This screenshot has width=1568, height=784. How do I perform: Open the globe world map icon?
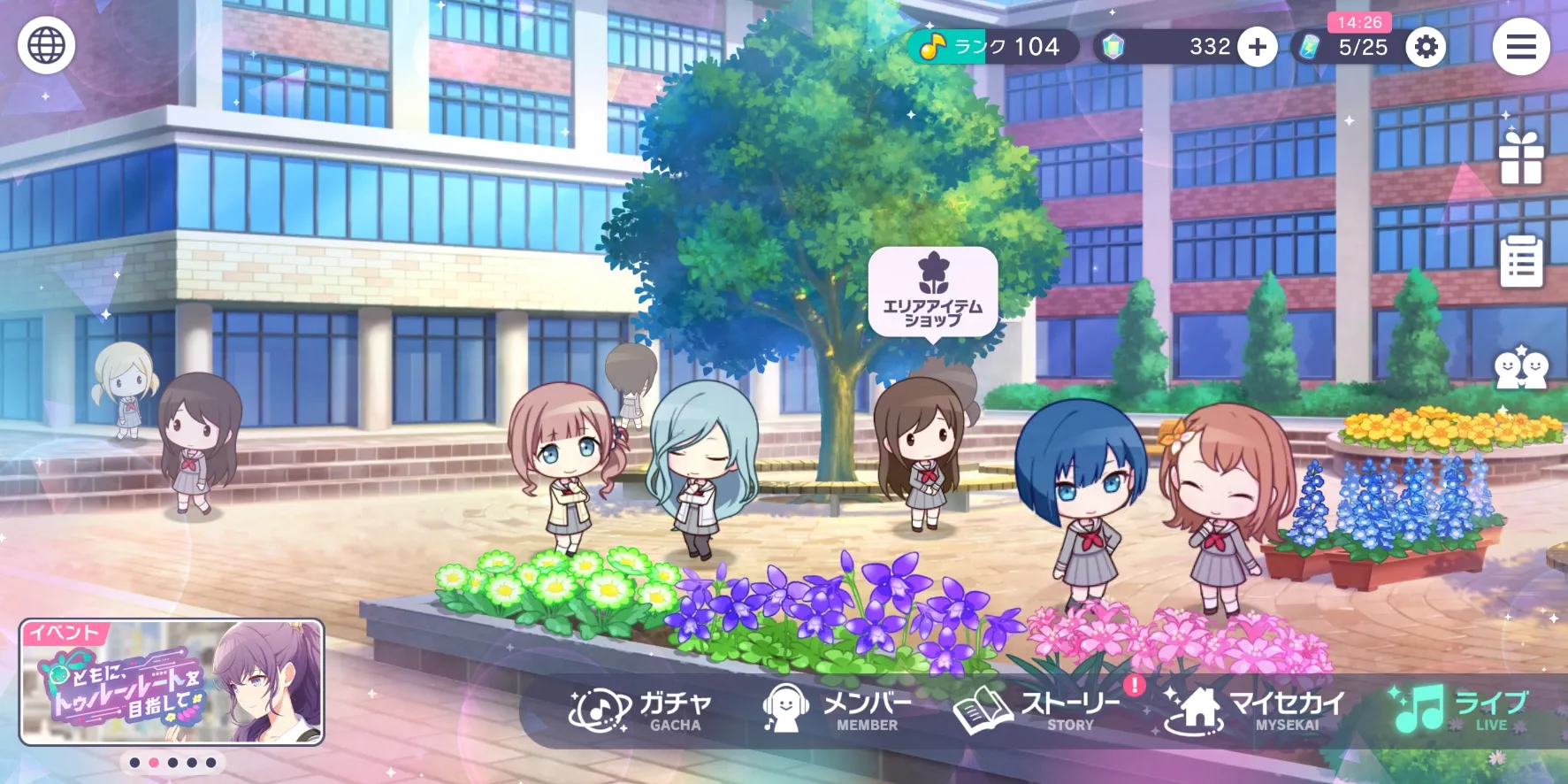(x=46, y=45)
